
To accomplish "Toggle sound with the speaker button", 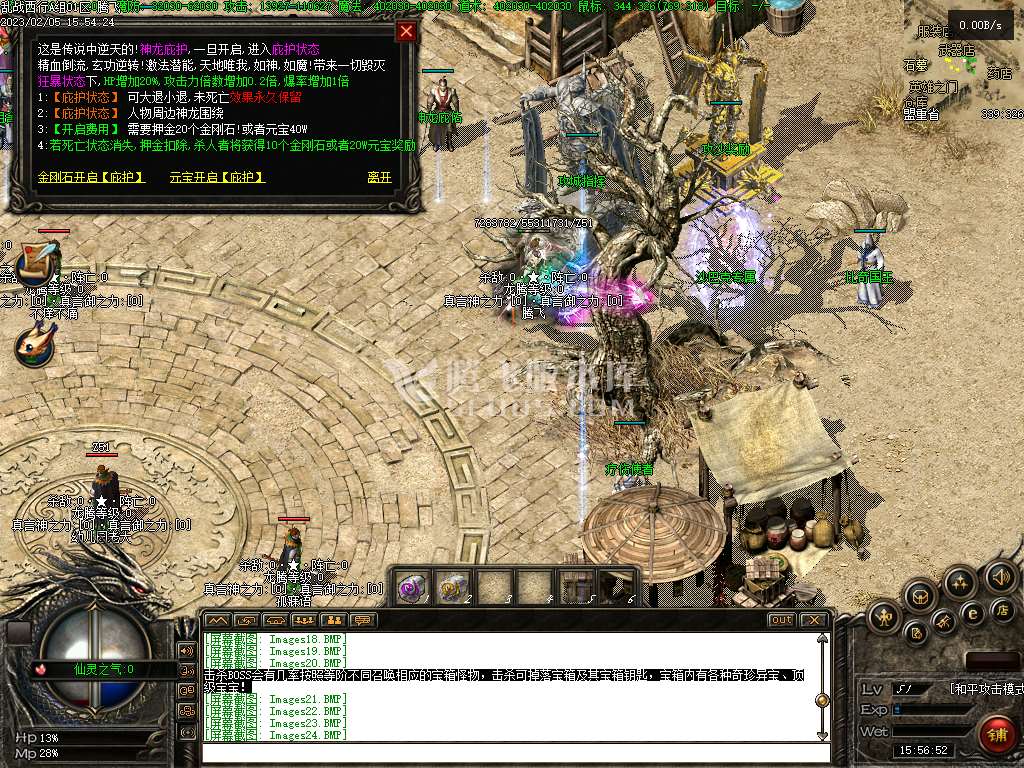I will tap(1000, 577).
